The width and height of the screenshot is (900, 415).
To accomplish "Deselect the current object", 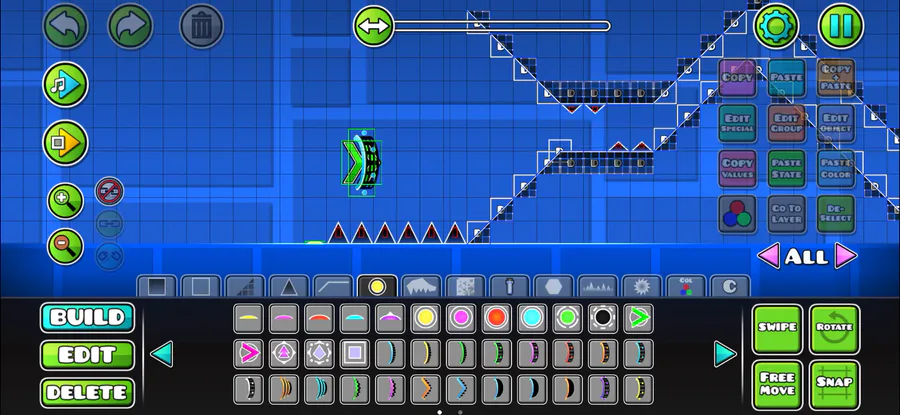I will tap(835, 213).
